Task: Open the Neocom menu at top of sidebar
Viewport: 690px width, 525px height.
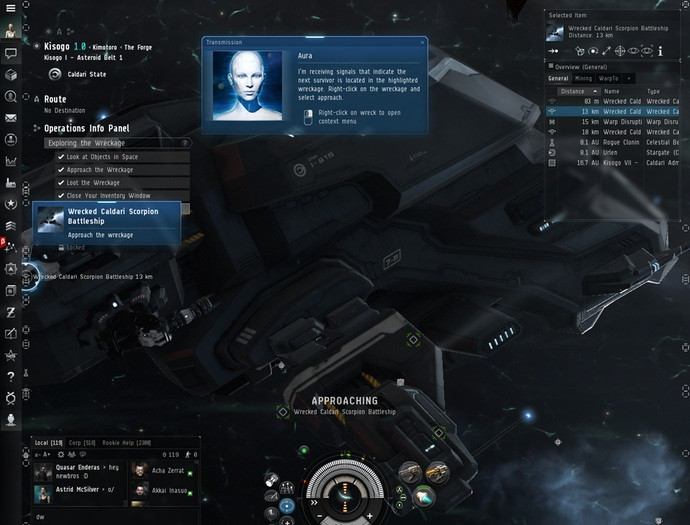Action: click(10, 8)
